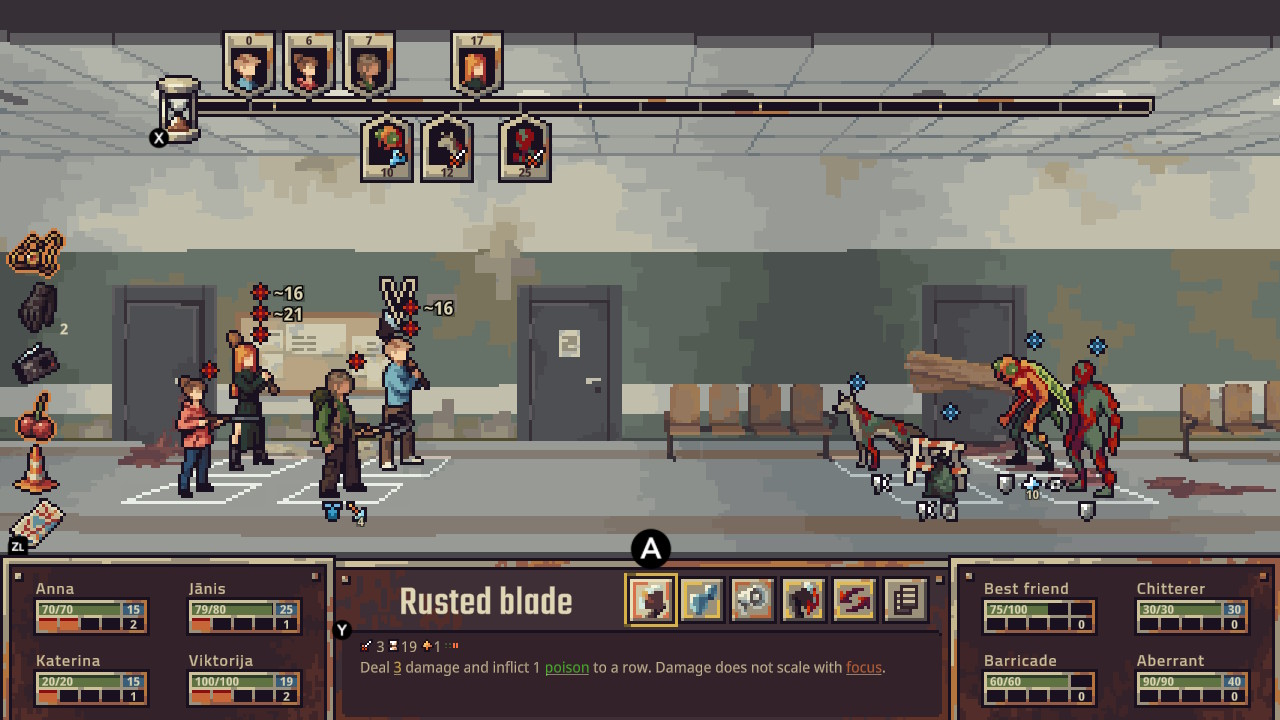
Task: Use the gloves item from the sidebar
Action: point(36,308)
